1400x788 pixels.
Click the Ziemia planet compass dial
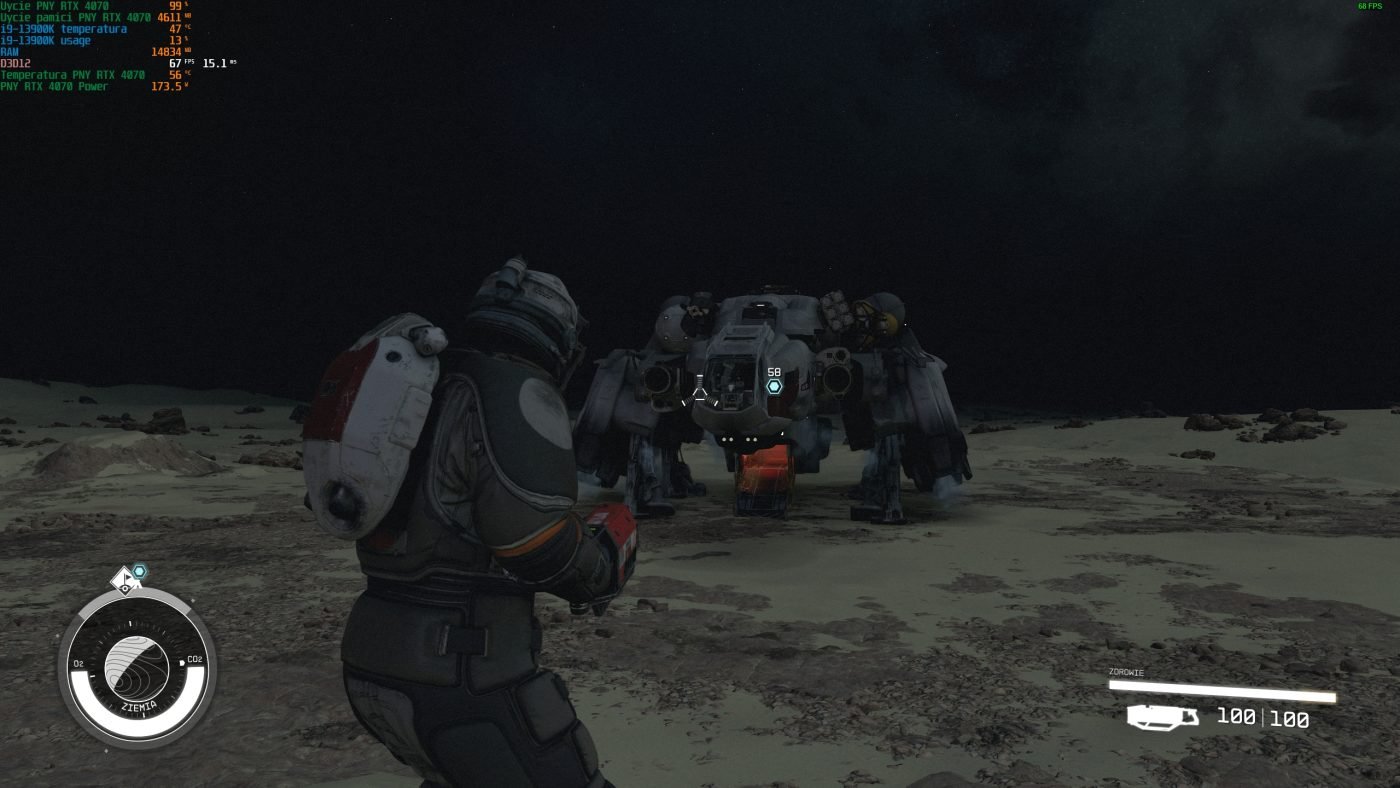tap(137, 668)
